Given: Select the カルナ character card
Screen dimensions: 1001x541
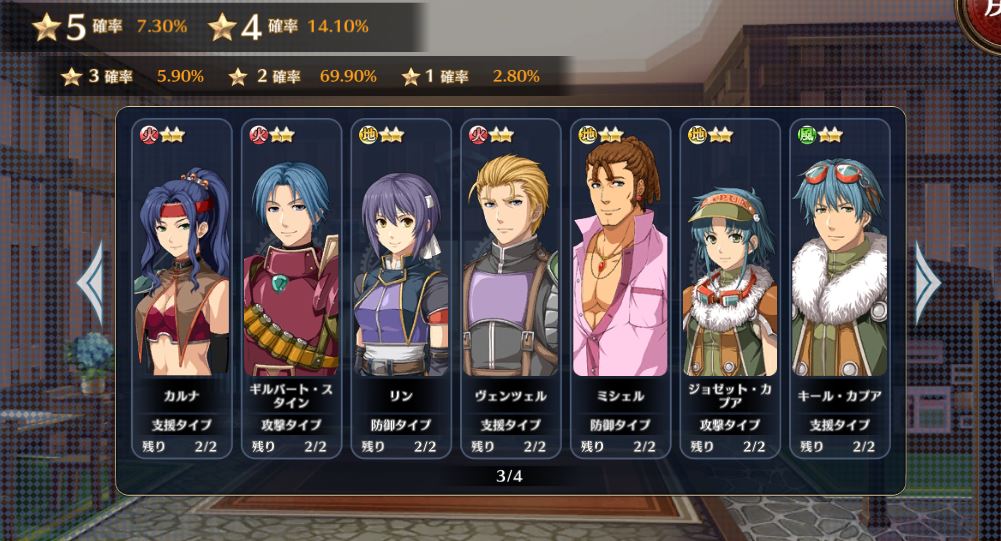Looking at the screenshot, I should 181,288.
